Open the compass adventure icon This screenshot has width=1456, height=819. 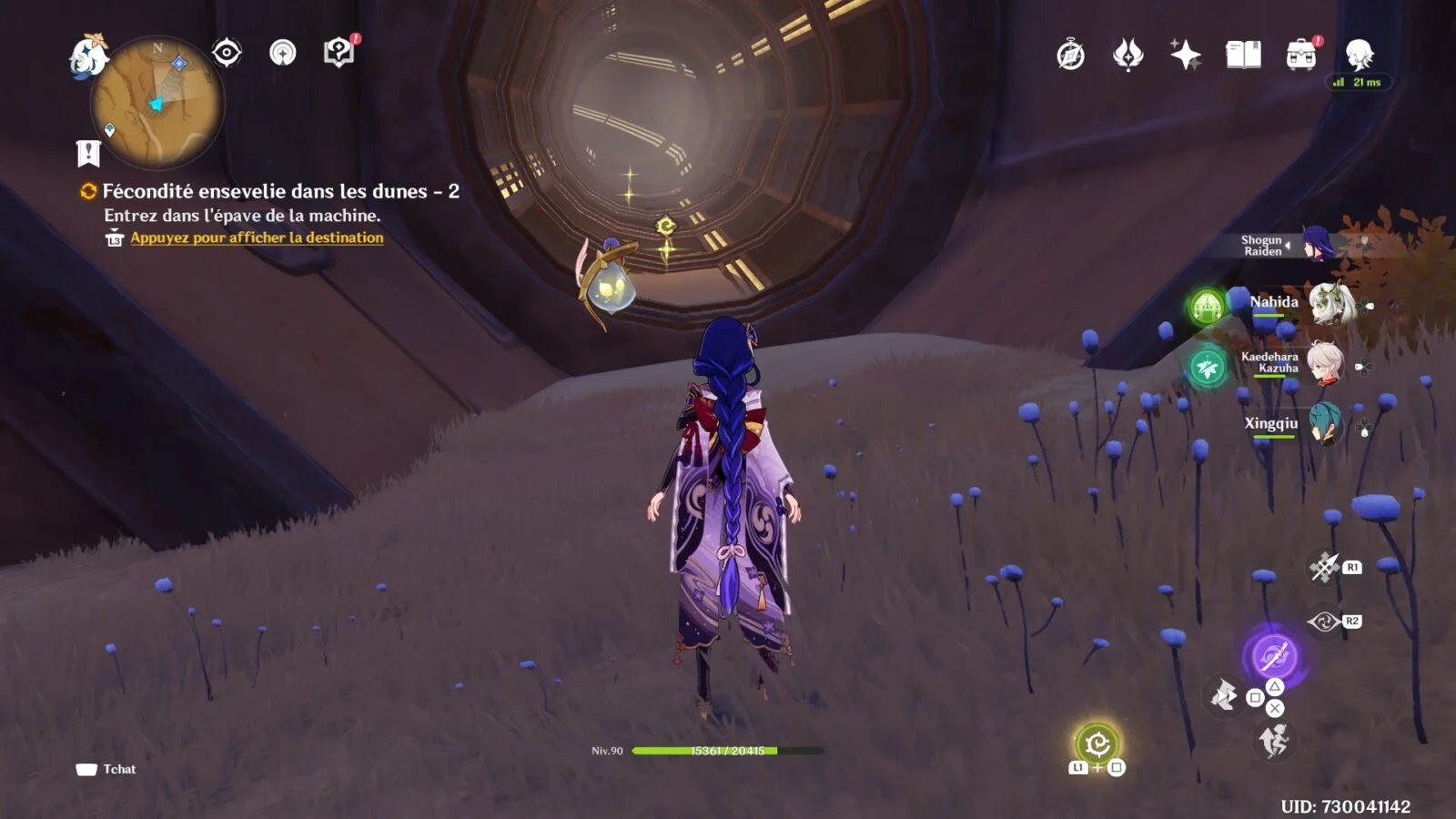1070,56
